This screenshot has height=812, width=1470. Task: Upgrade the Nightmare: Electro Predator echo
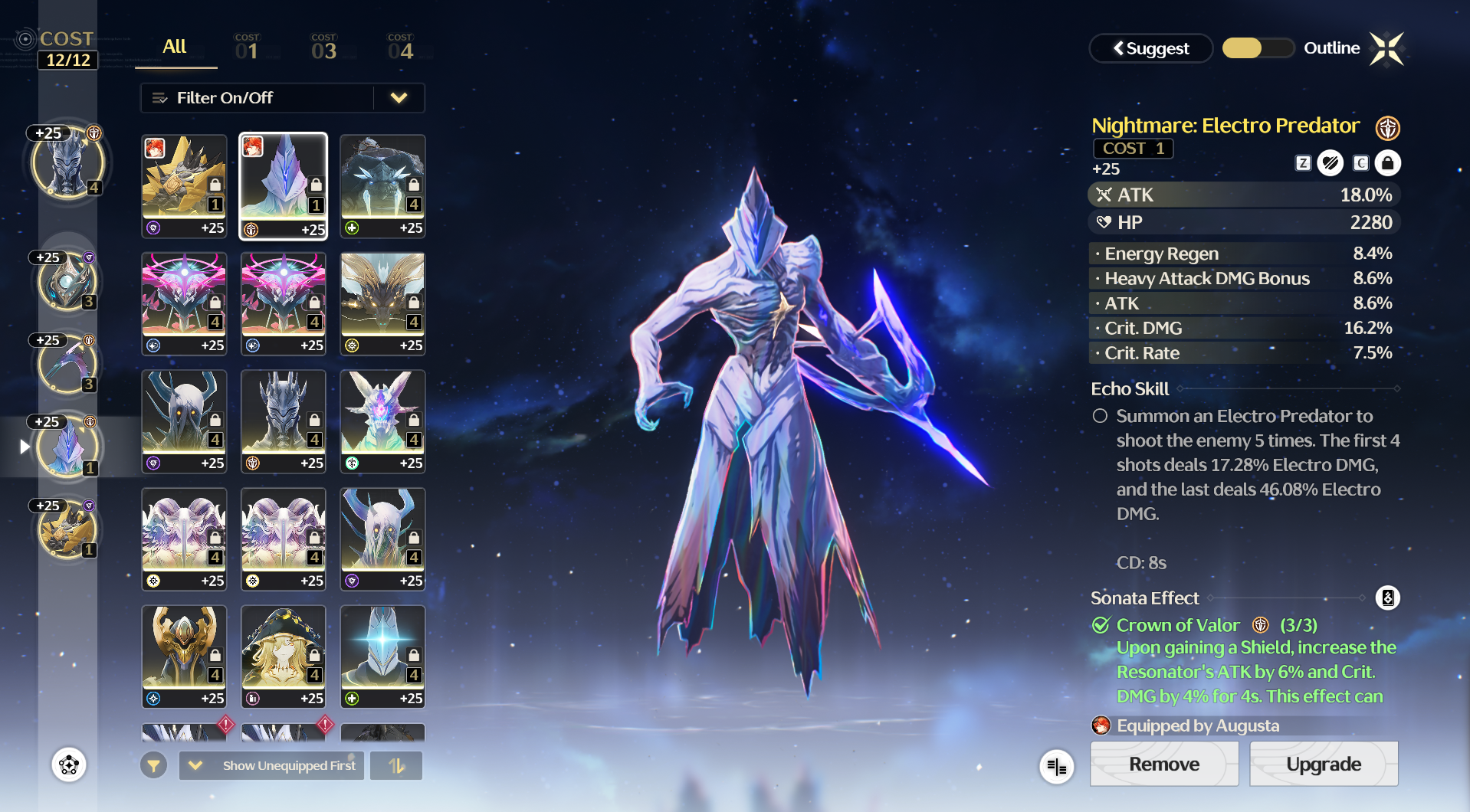(x=1323, y=764)
